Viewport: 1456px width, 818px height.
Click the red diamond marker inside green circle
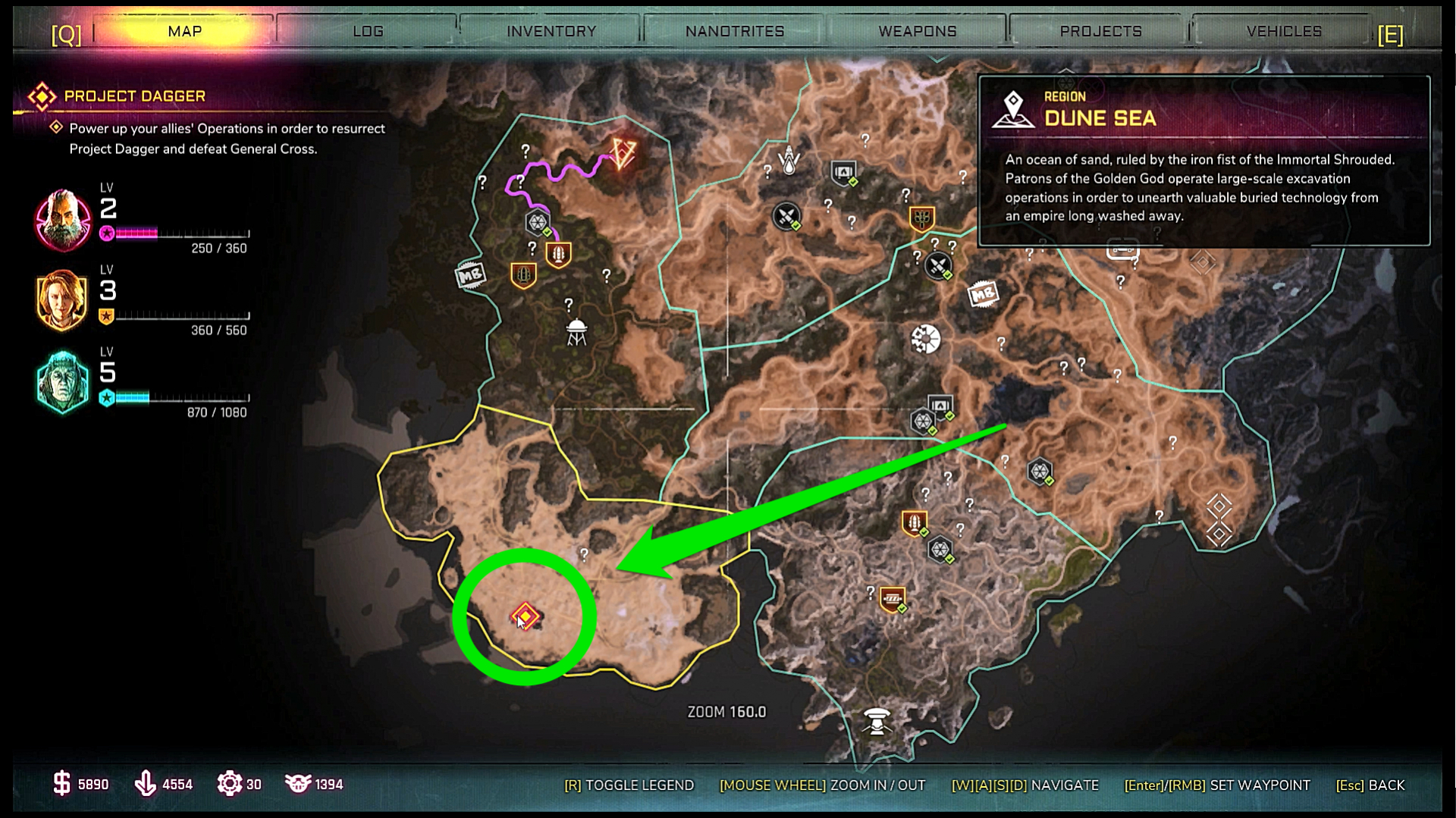[525, 616]
